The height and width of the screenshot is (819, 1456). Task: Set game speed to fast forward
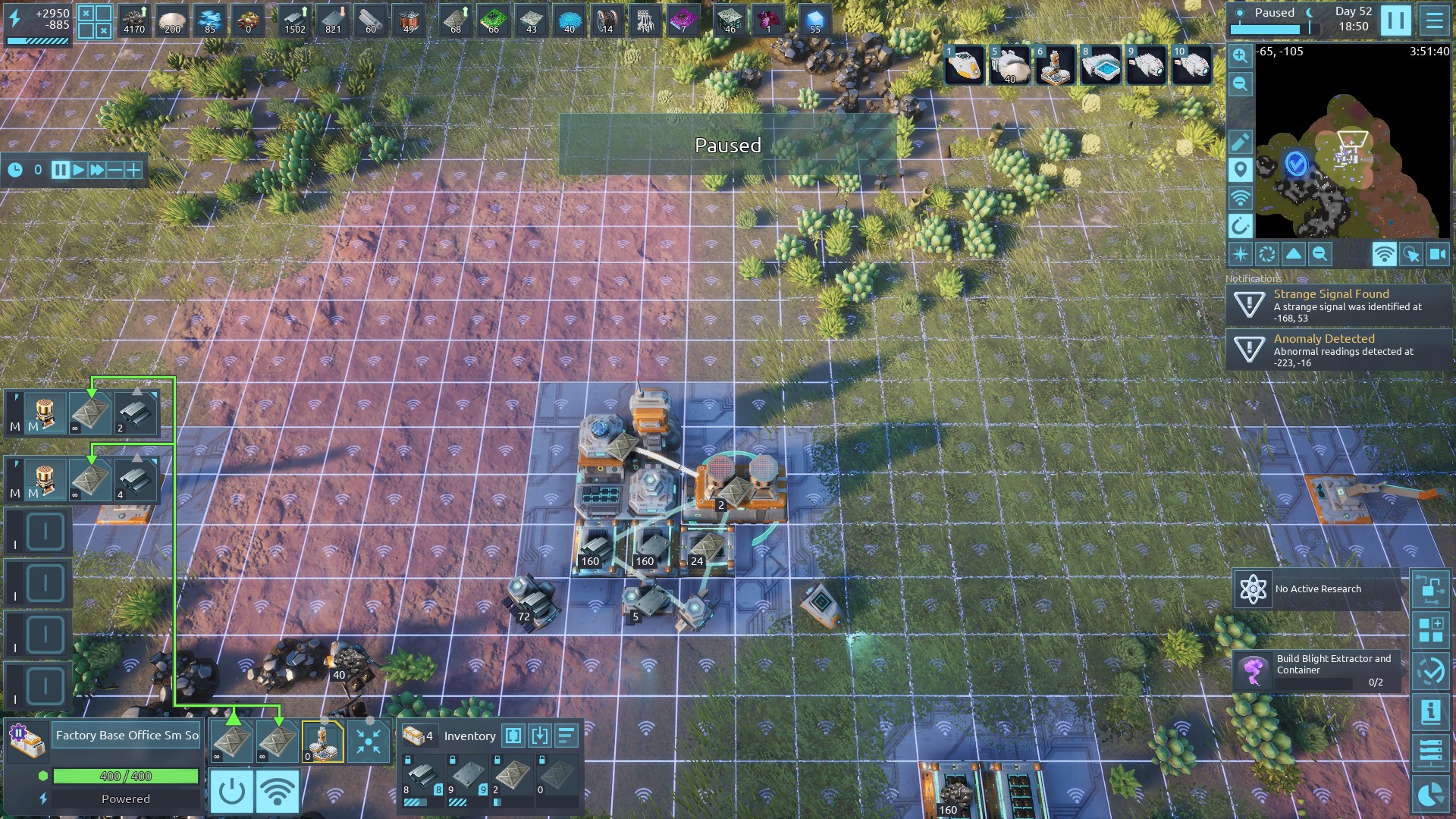97,170
